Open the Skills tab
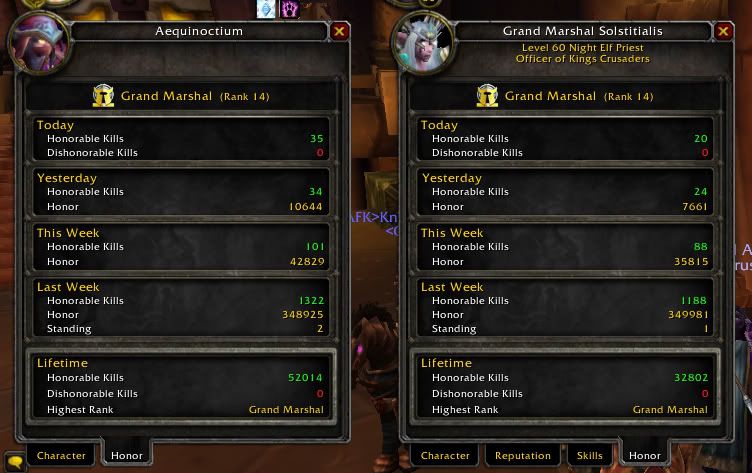The height and width of the screenshot is (473, 752). (x=589, y=455)
